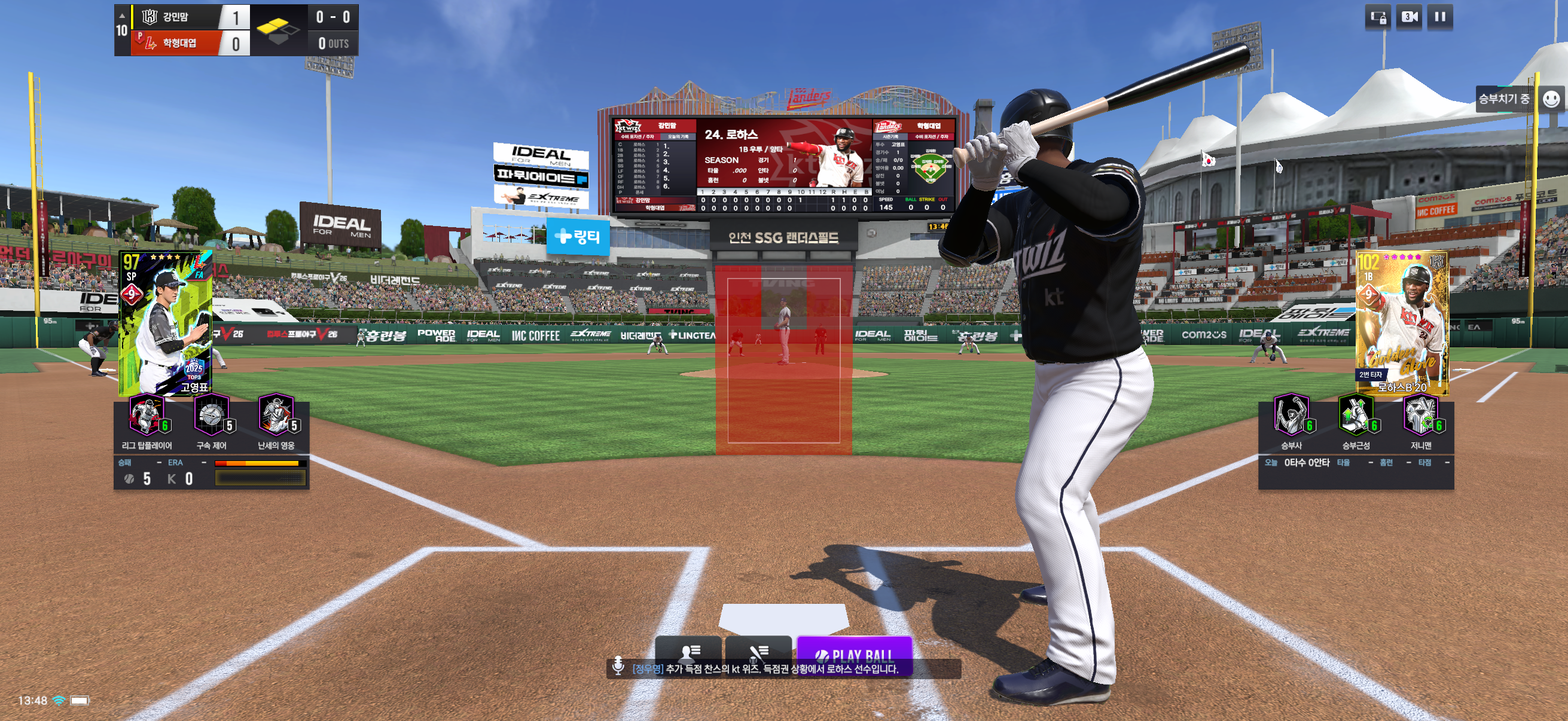Select pitcher card 고영표
The width and height of the screenshot is (1568, 721).
166,322
